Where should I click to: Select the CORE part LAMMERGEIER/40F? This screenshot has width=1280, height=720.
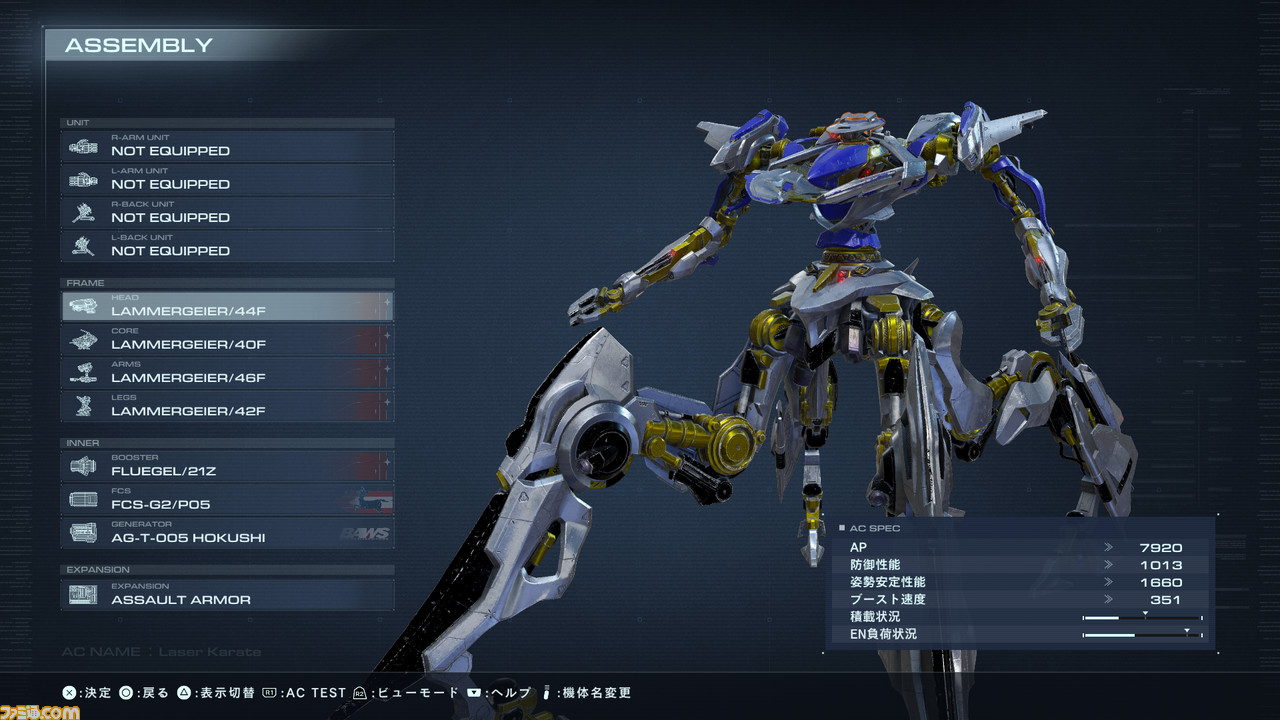[x=228, y=340]
